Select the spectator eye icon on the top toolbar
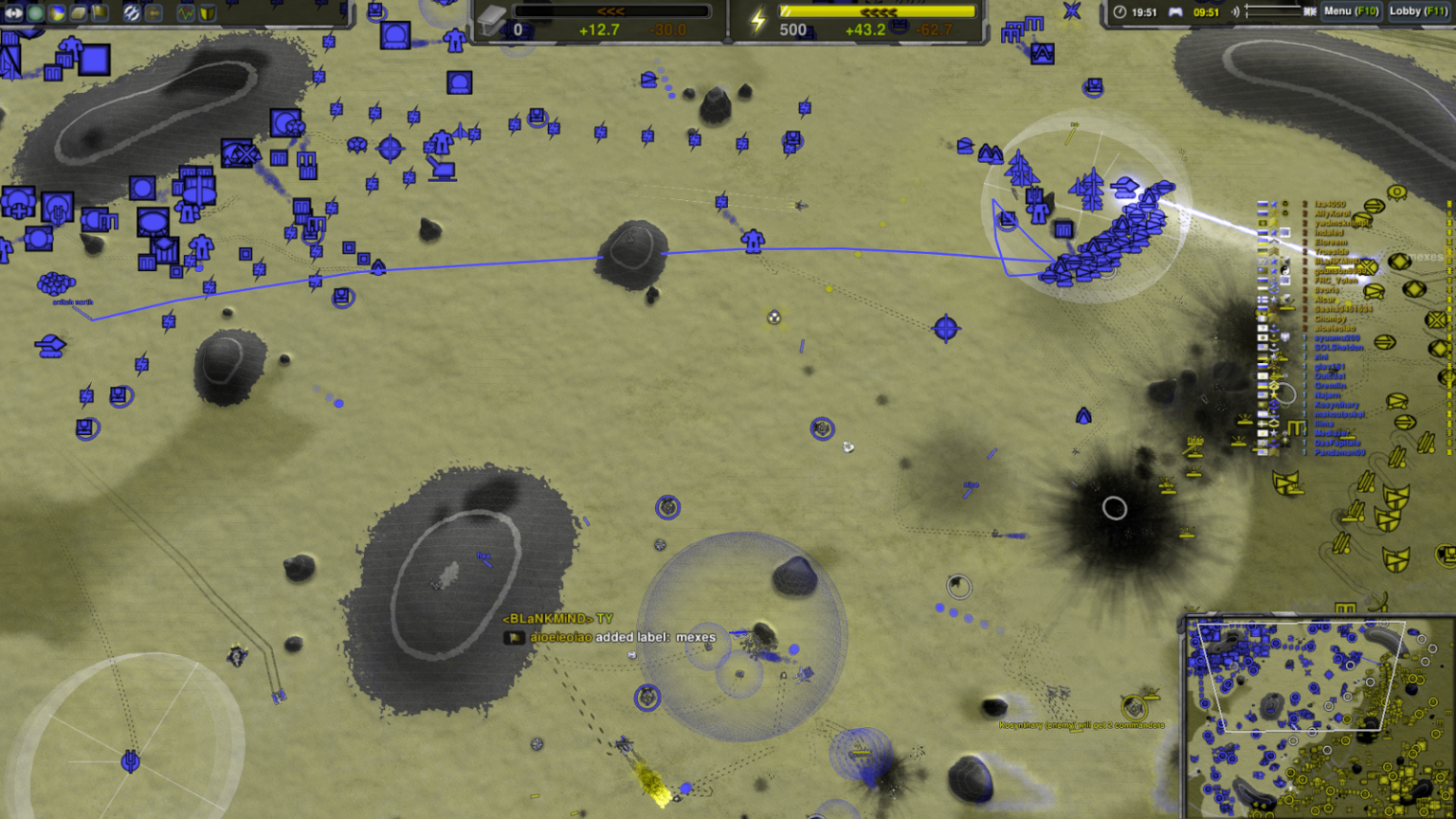 tap(14, 13)
